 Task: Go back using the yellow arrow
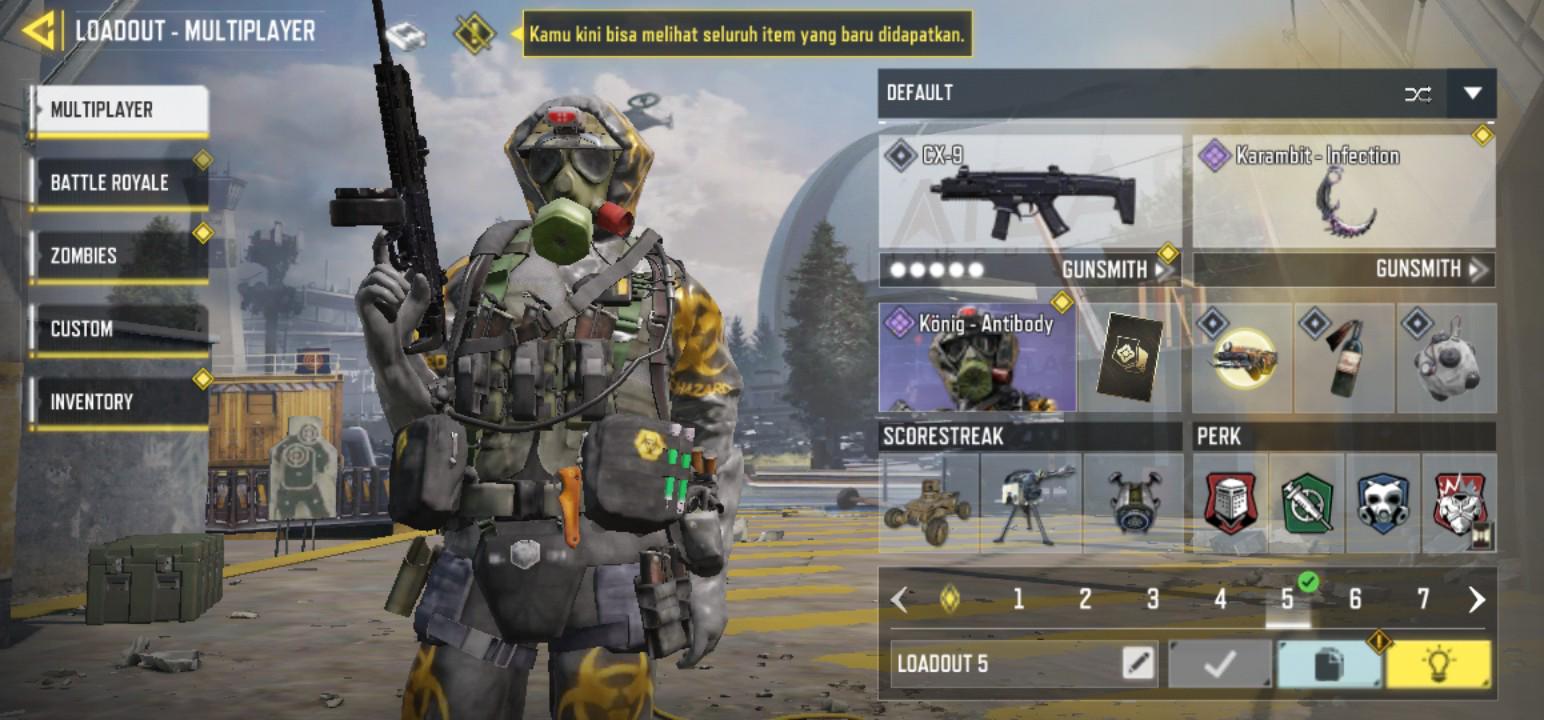pos(38,31)
